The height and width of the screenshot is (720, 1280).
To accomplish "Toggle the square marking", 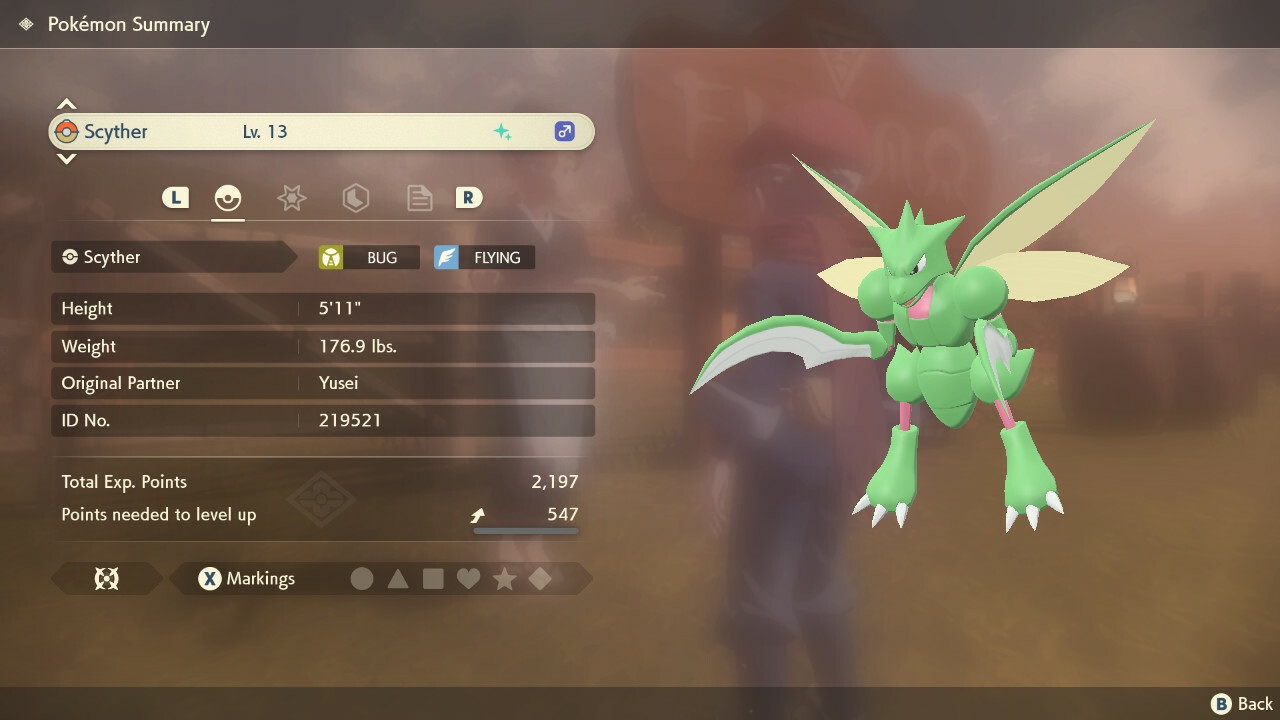I will pyautogui.click(x=433, y=578).
